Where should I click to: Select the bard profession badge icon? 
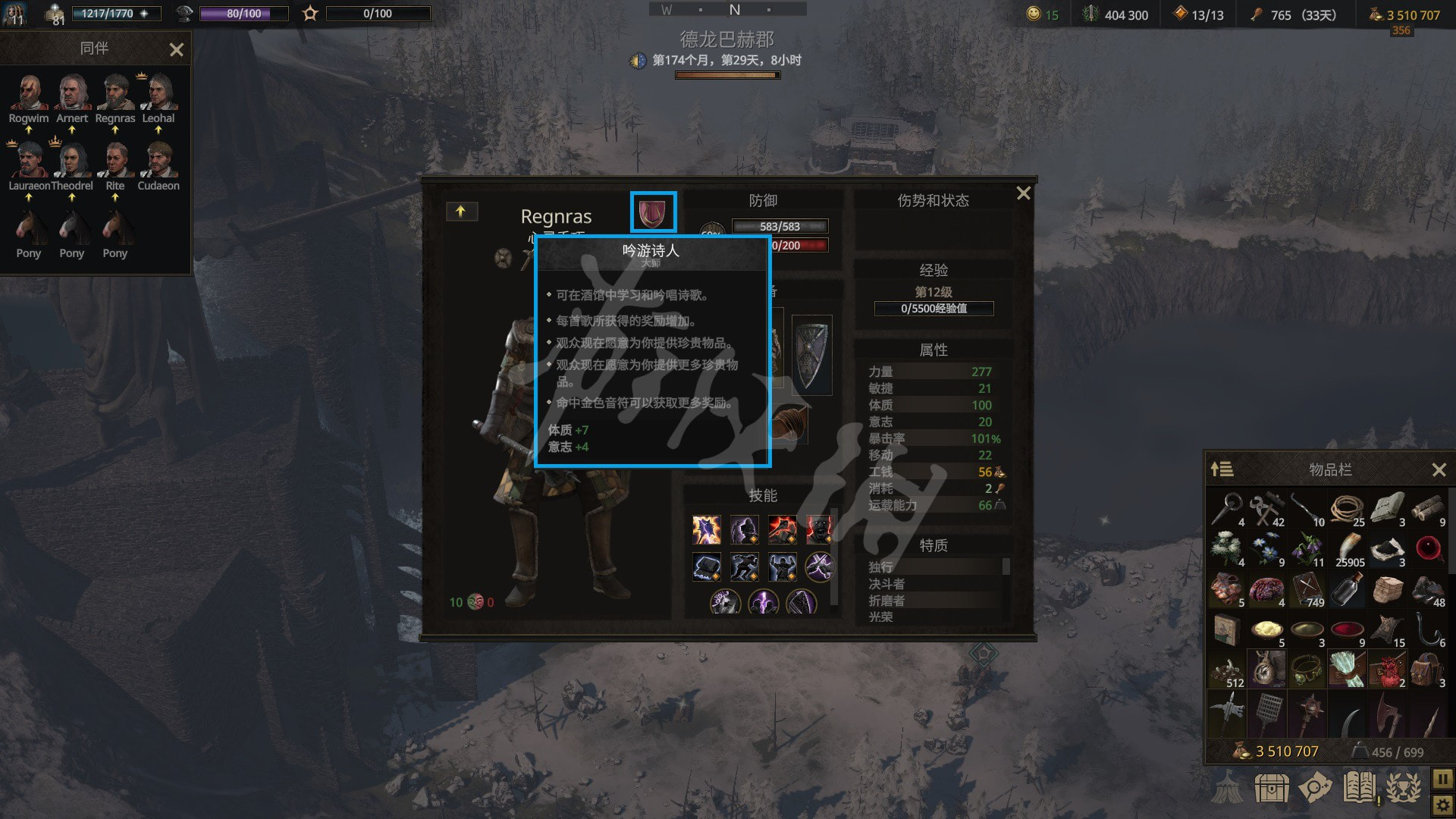[652, 212]
